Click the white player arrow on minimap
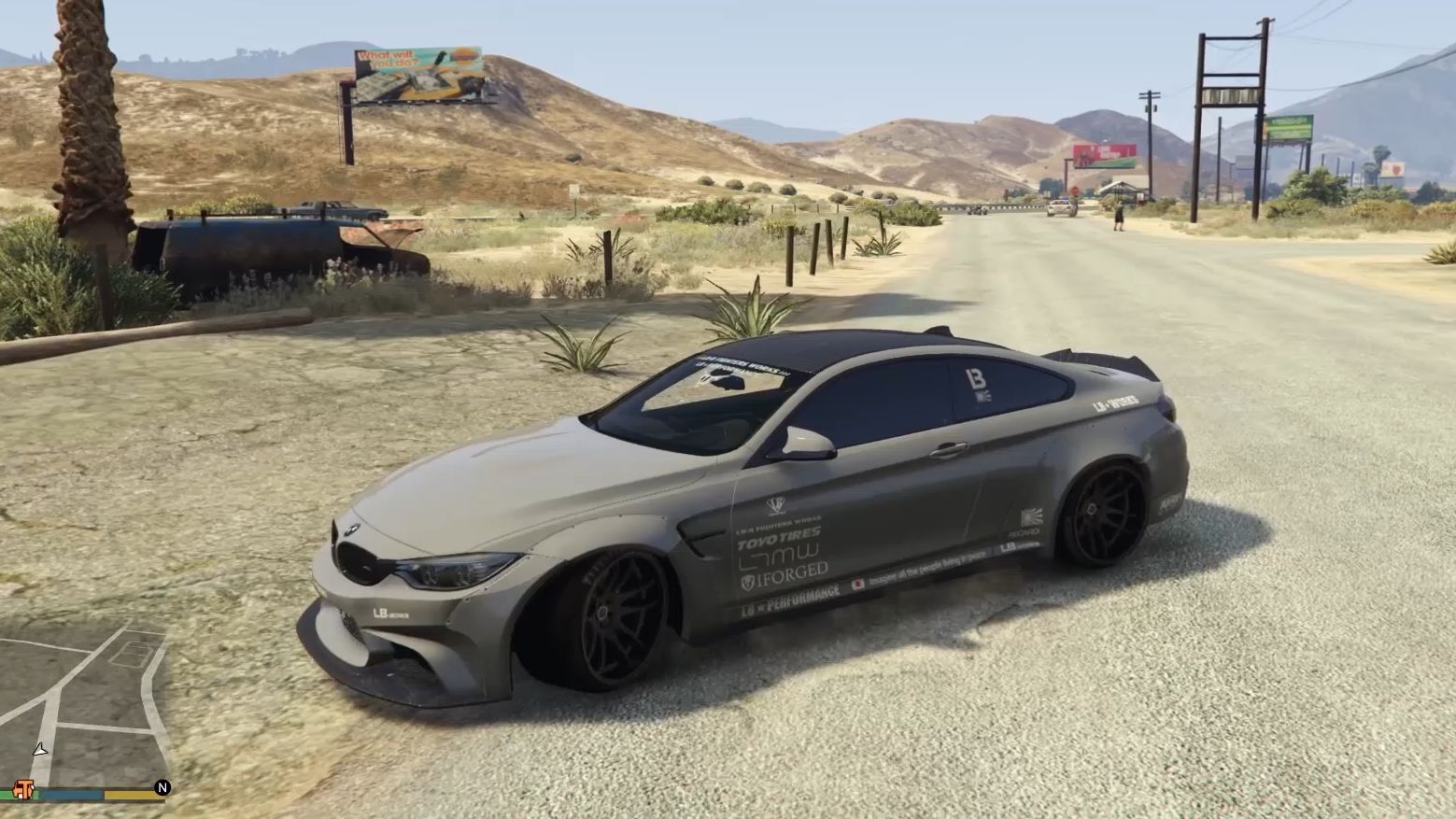Screen dimensions: 1456x819 tap(39, 750)
